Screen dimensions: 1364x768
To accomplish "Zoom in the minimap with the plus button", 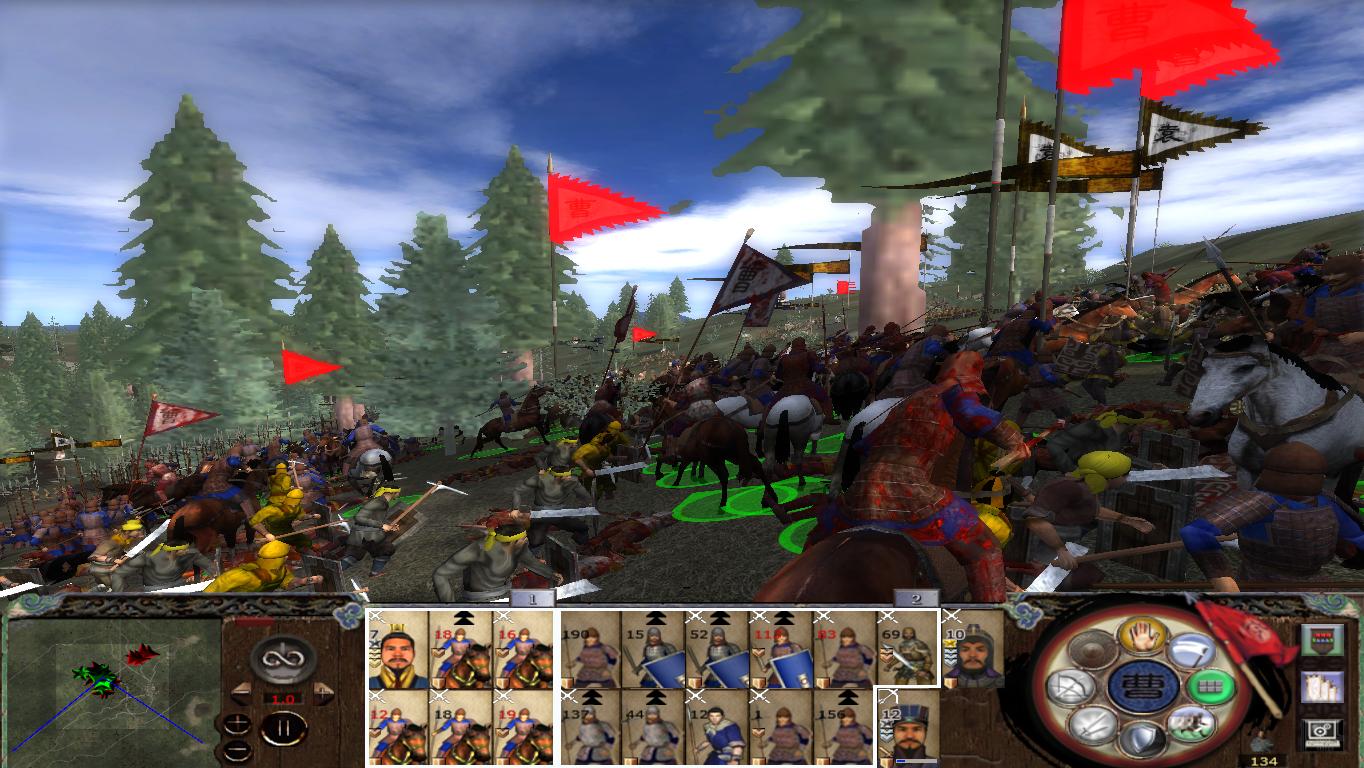I will click(x=237, y=724).
